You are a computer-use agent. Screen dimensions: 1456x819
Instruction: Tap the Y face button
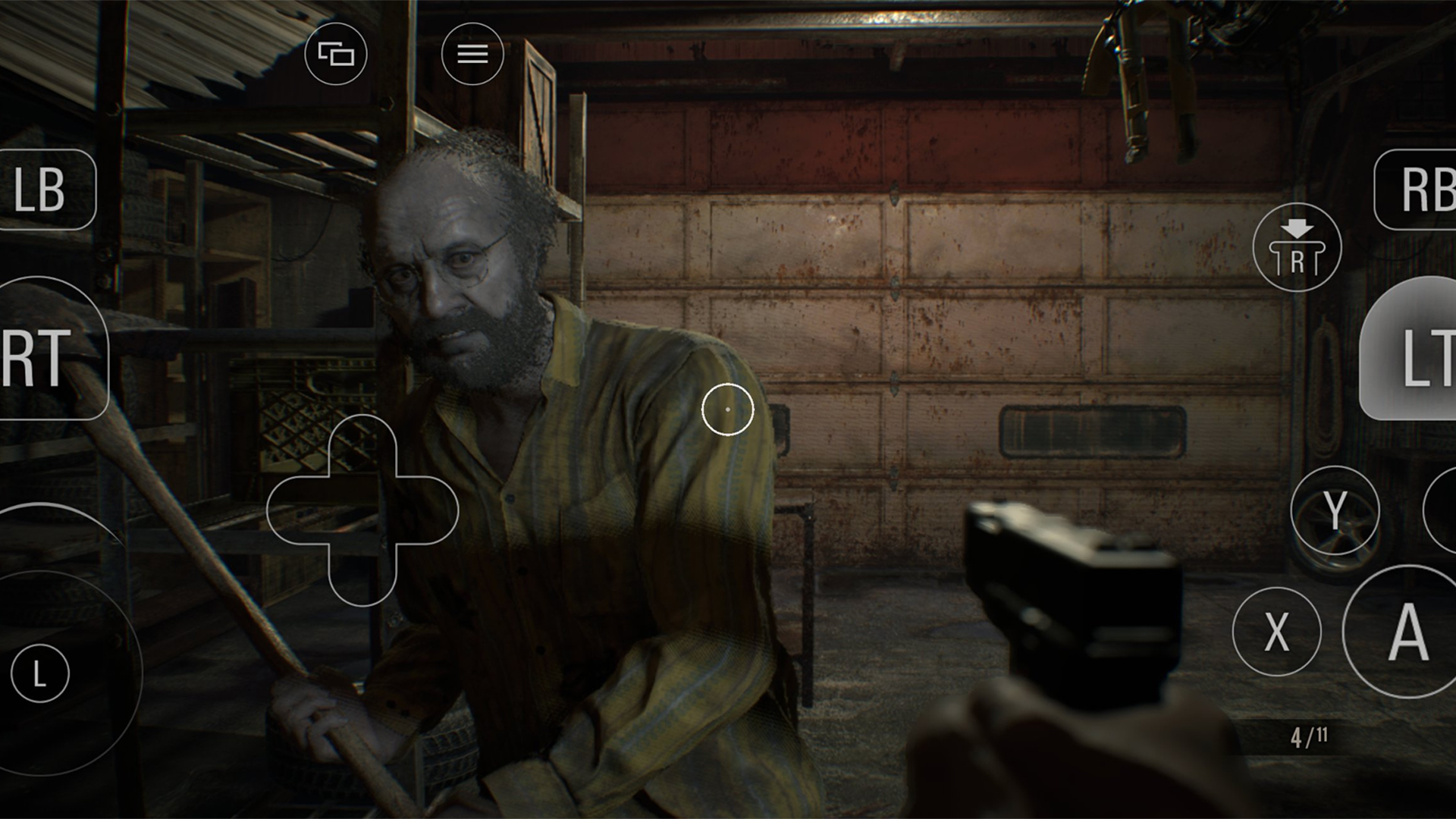click(1335, 510)
